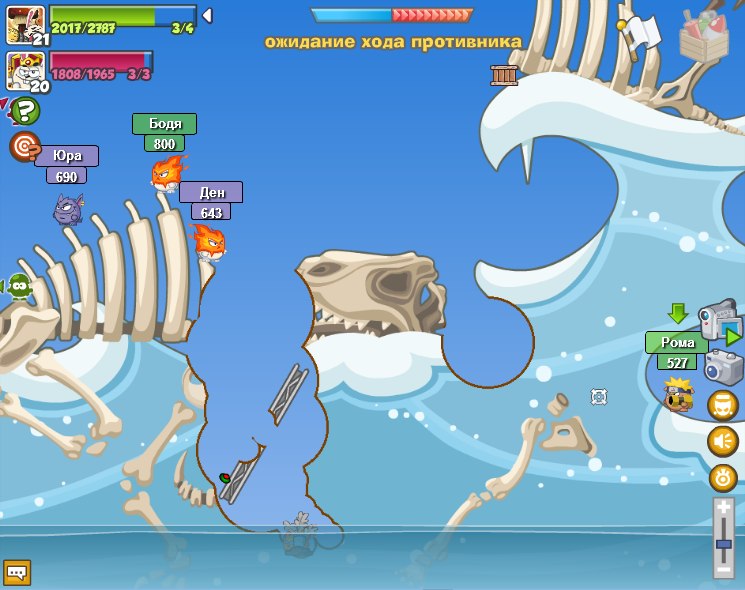Select the green team rabbit avatar
Image resolution: width=745 pixels, height=590 pixels.
tap(25, 24)
